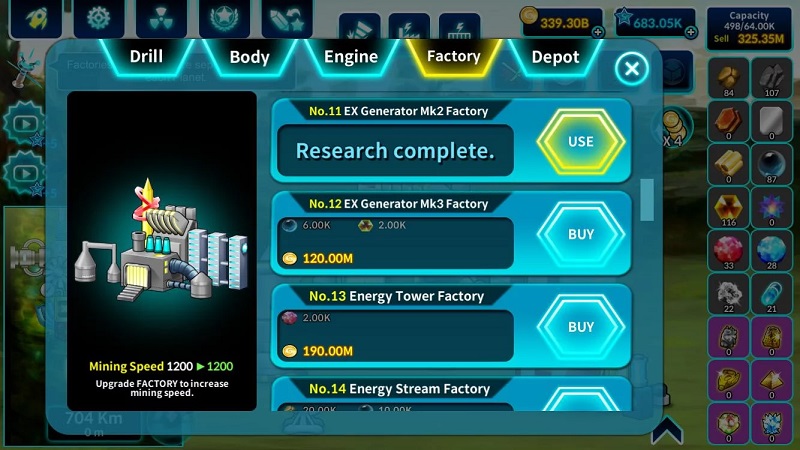The height and width of the screenshot is (450, 800).
Task: Click the factory building preview image
Action: pos(162,250)
